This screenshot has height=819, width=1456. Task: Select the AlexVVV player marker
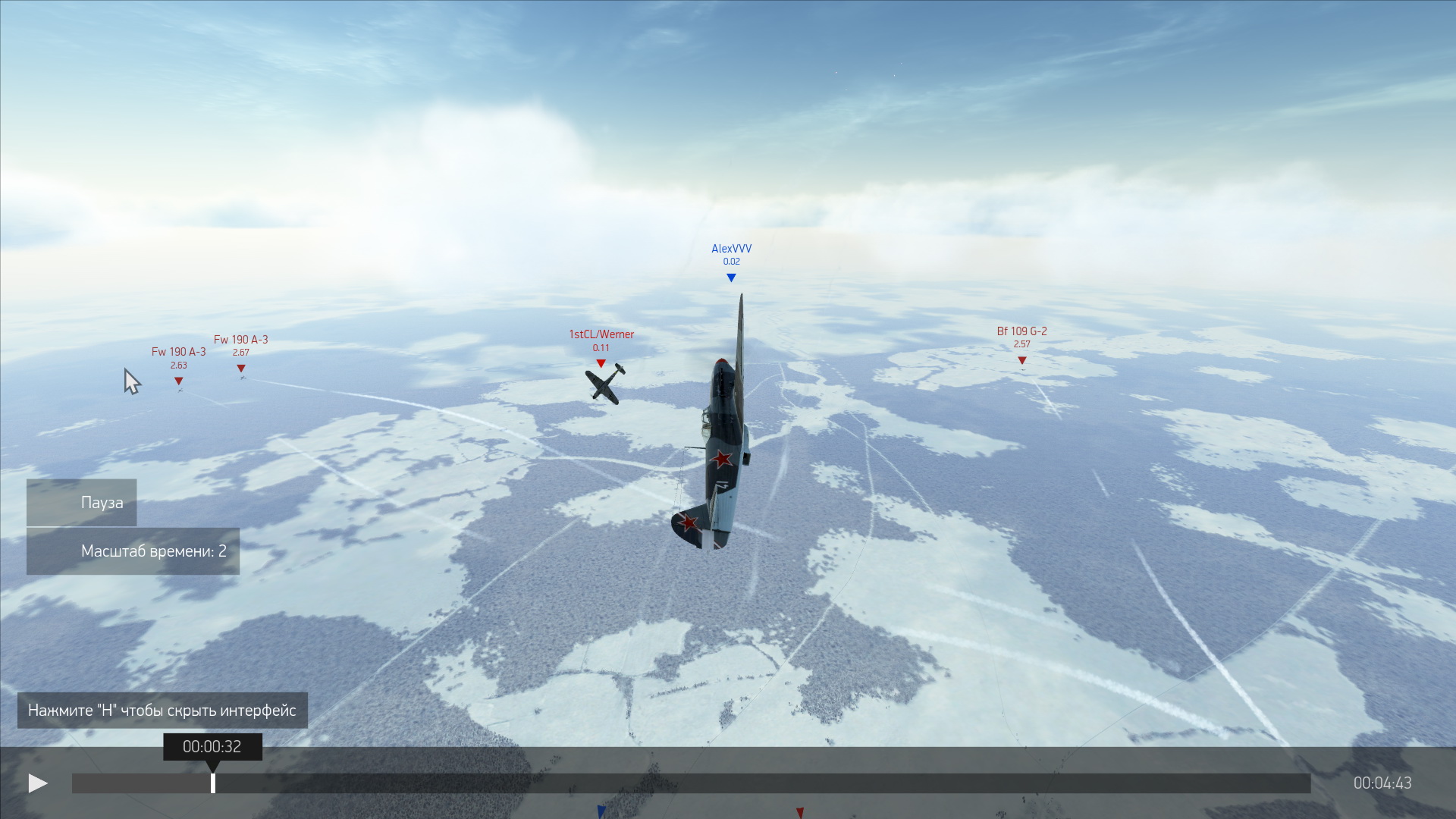[731, 278]
